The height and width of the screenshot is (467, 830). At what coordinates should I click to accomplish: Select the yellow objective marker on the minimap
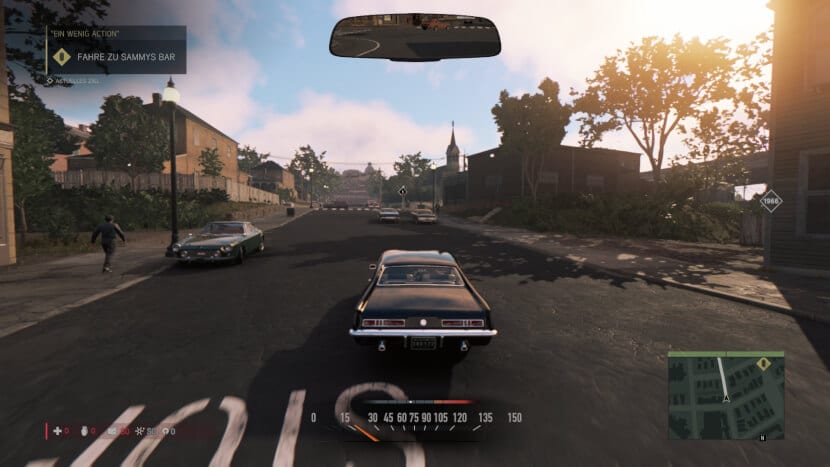pos(764,364)
